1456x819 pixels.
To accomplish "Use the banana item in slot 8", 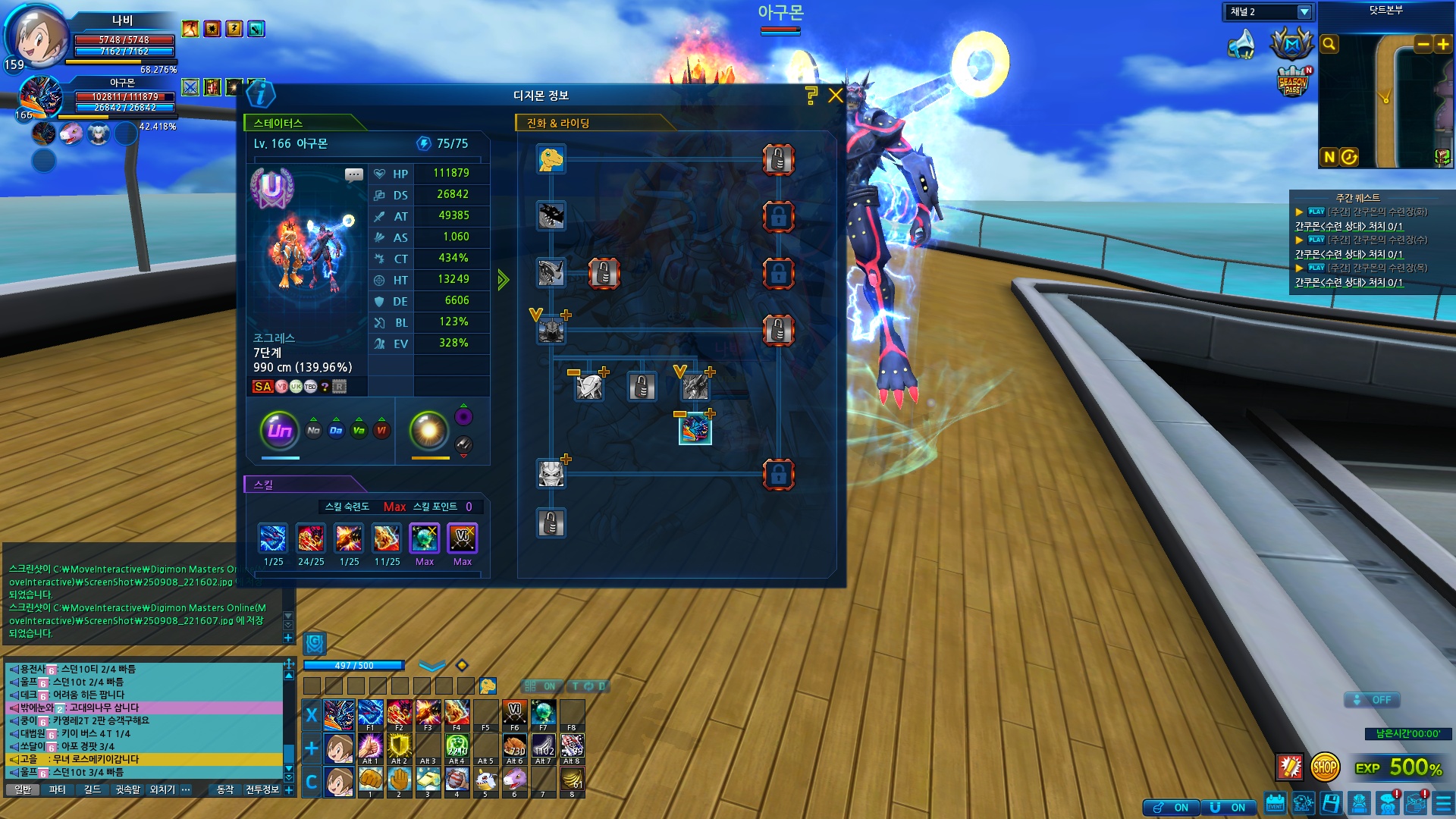I will [x=572, y=780].
